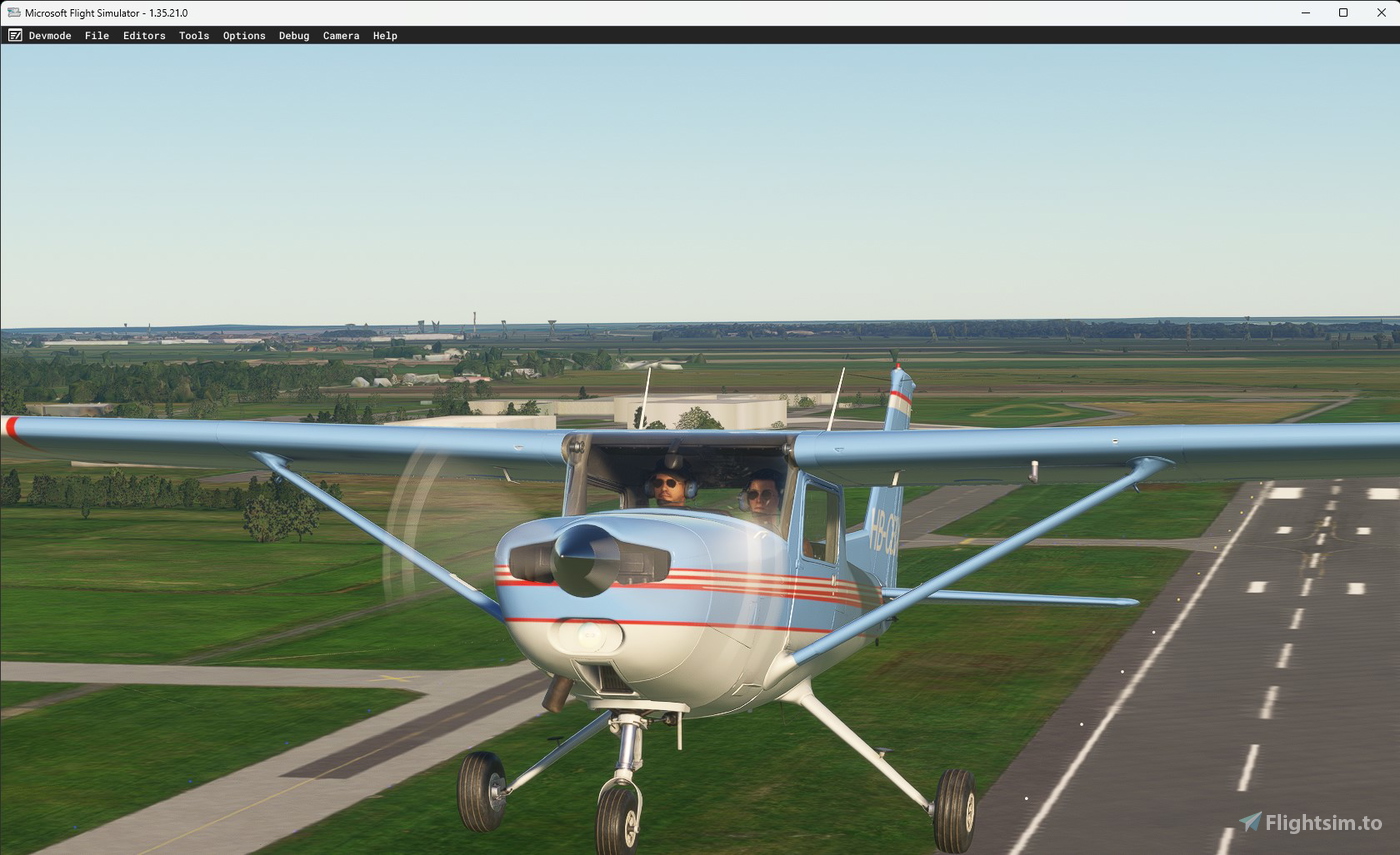Open the File menu
The width and height of the screenshot is (1400, 855).
[96, 35]
